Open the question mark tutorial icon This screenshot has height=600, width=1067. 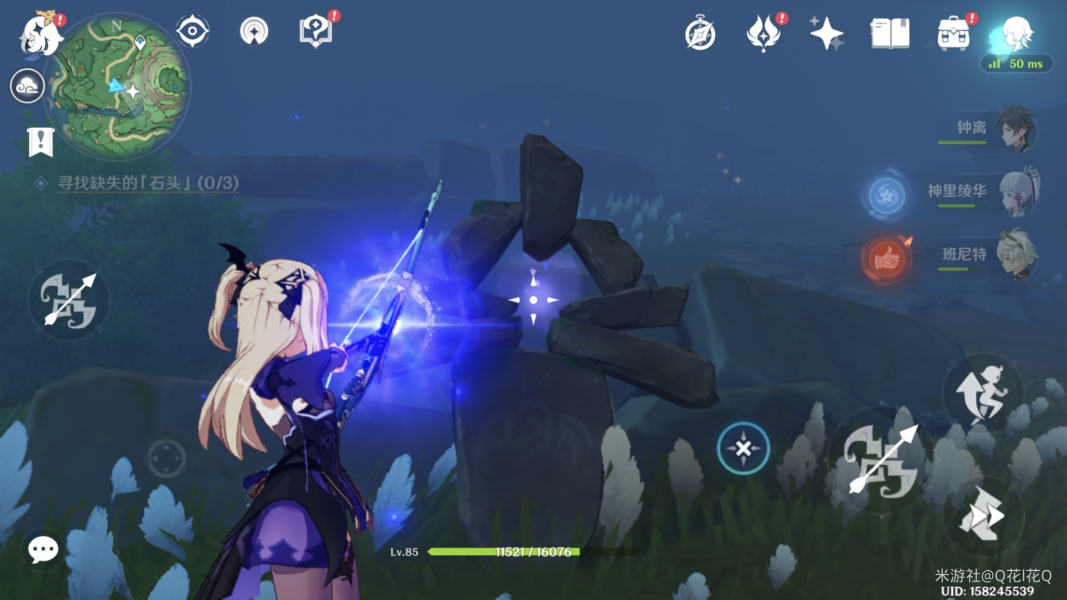(315, 31)
